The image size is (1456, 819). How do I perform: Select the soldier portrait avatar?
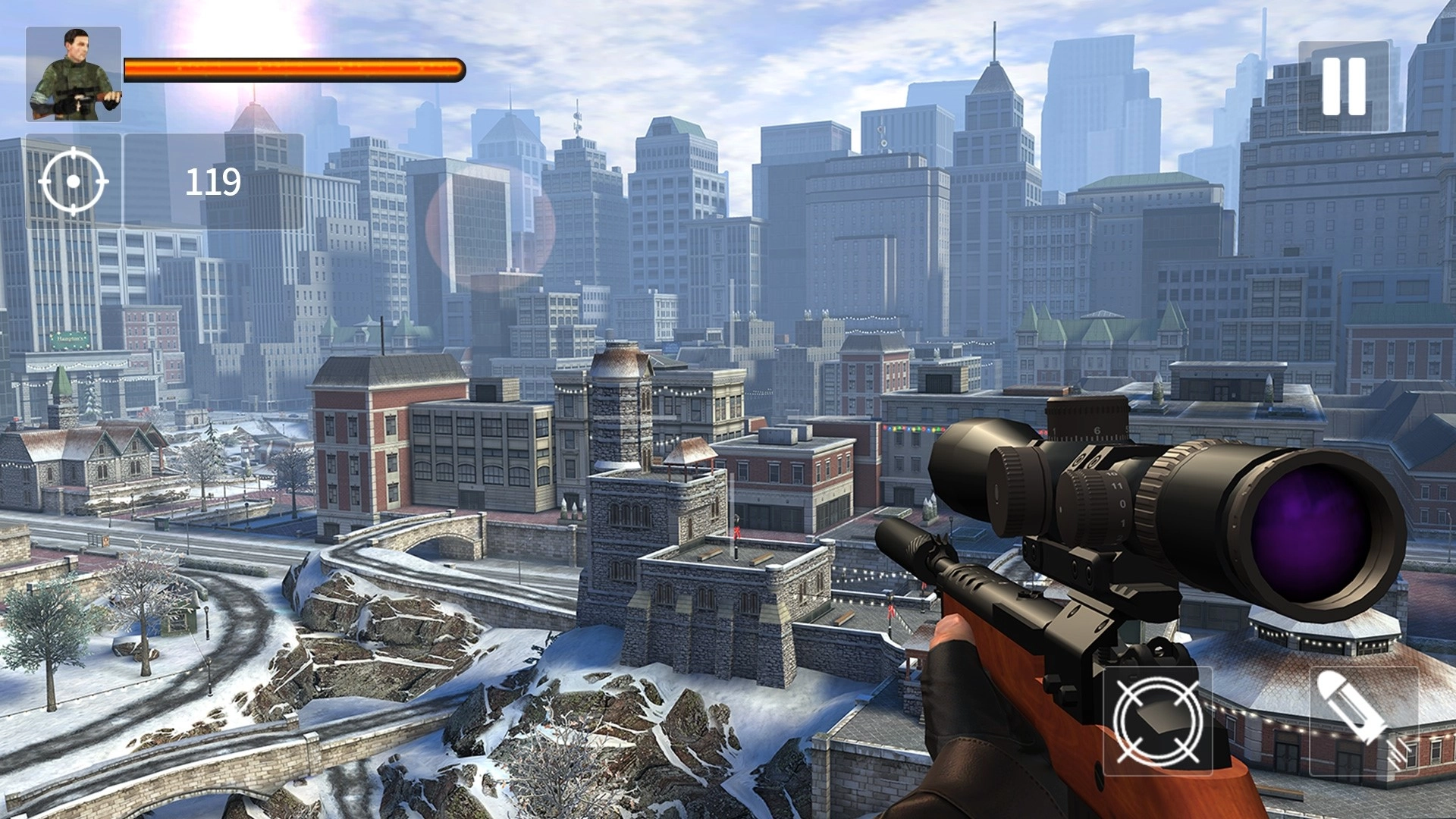74,74
